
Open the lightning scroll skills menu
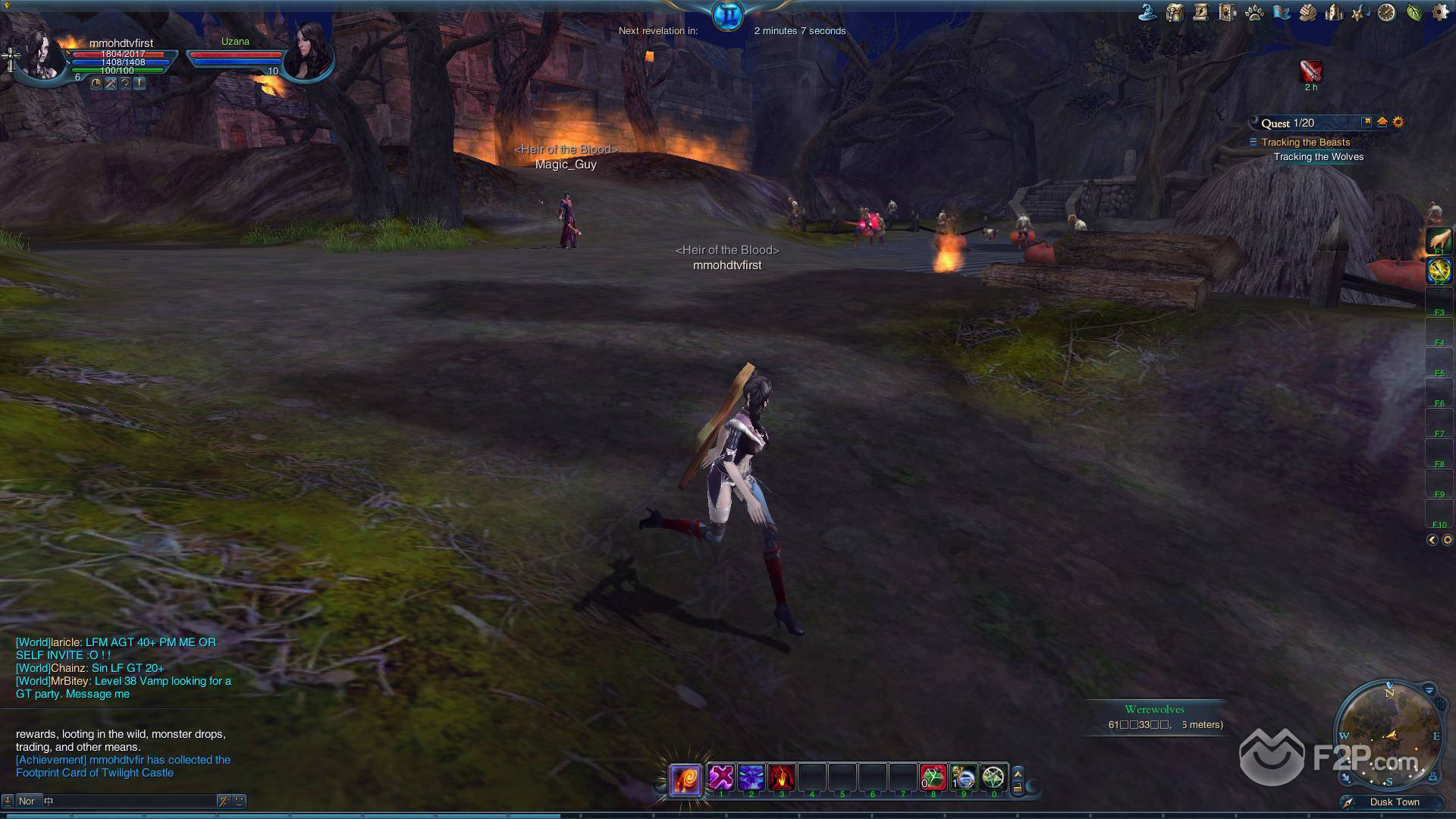(x=1200, y=12)
